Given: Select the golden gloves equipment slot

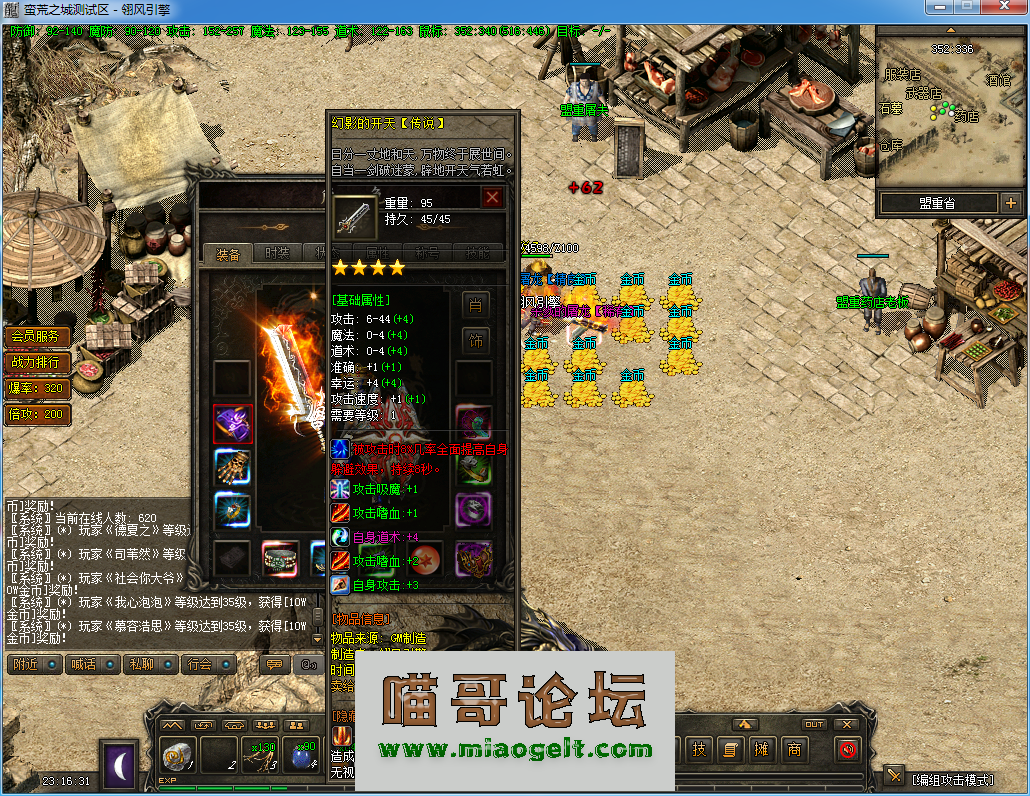Looking at the screenshot, I should click(233, 467).
